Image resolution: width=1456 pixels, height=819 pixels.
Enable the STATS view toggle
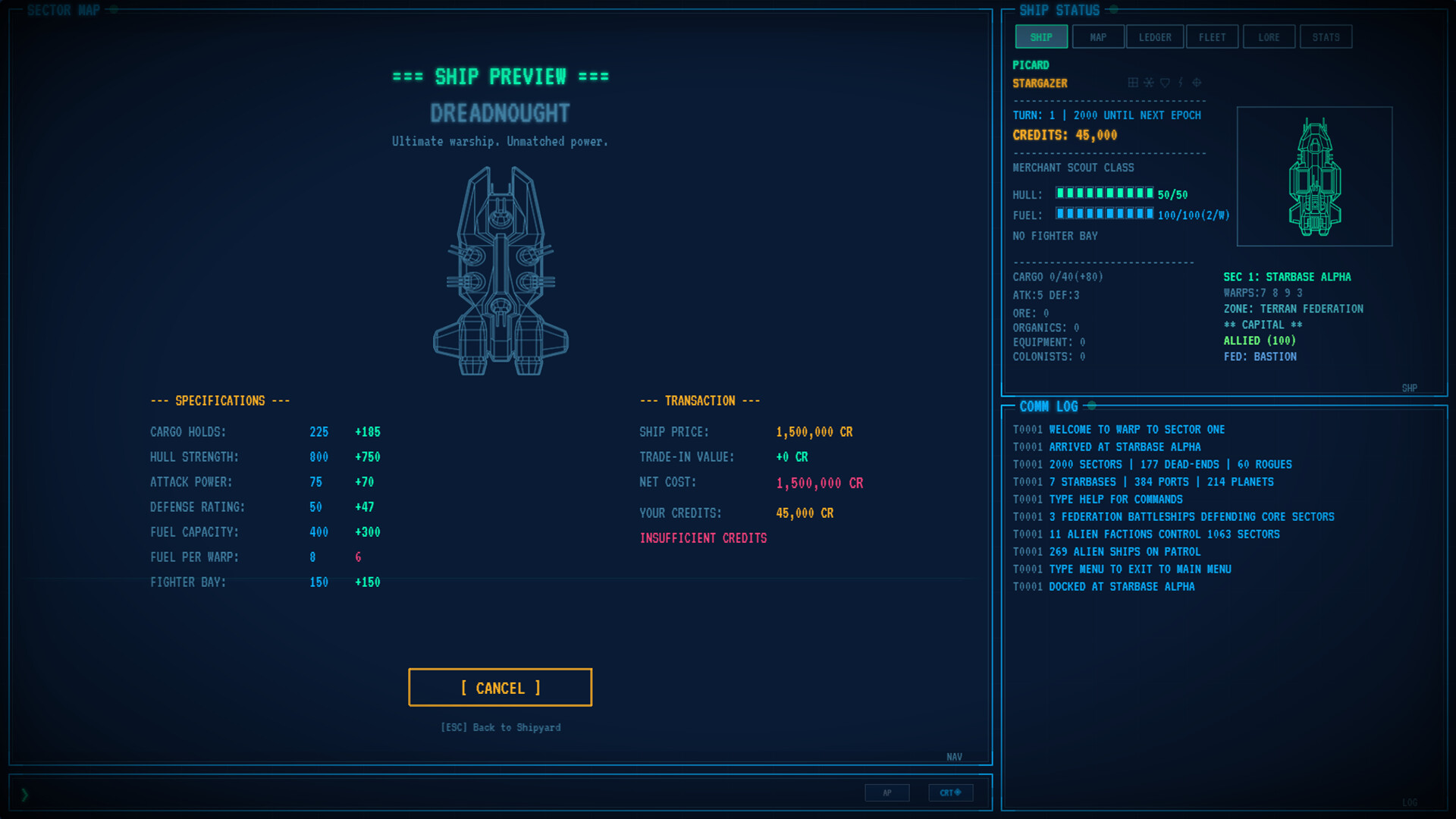pos(1326,36)
